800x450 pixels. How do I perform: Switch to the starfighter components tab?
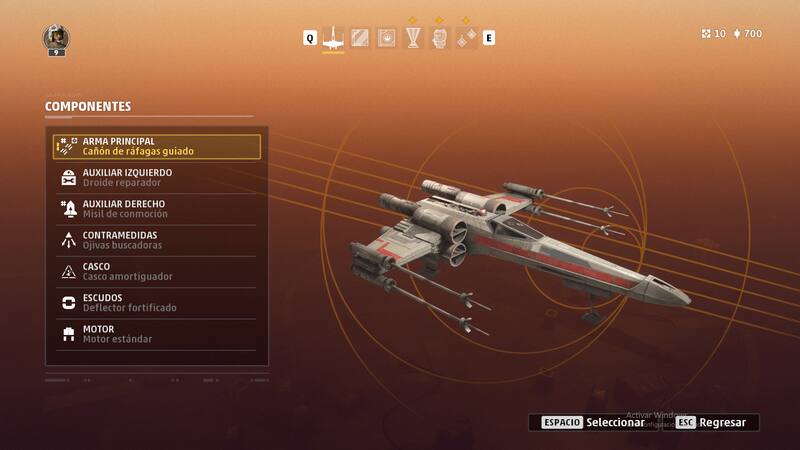334,38
